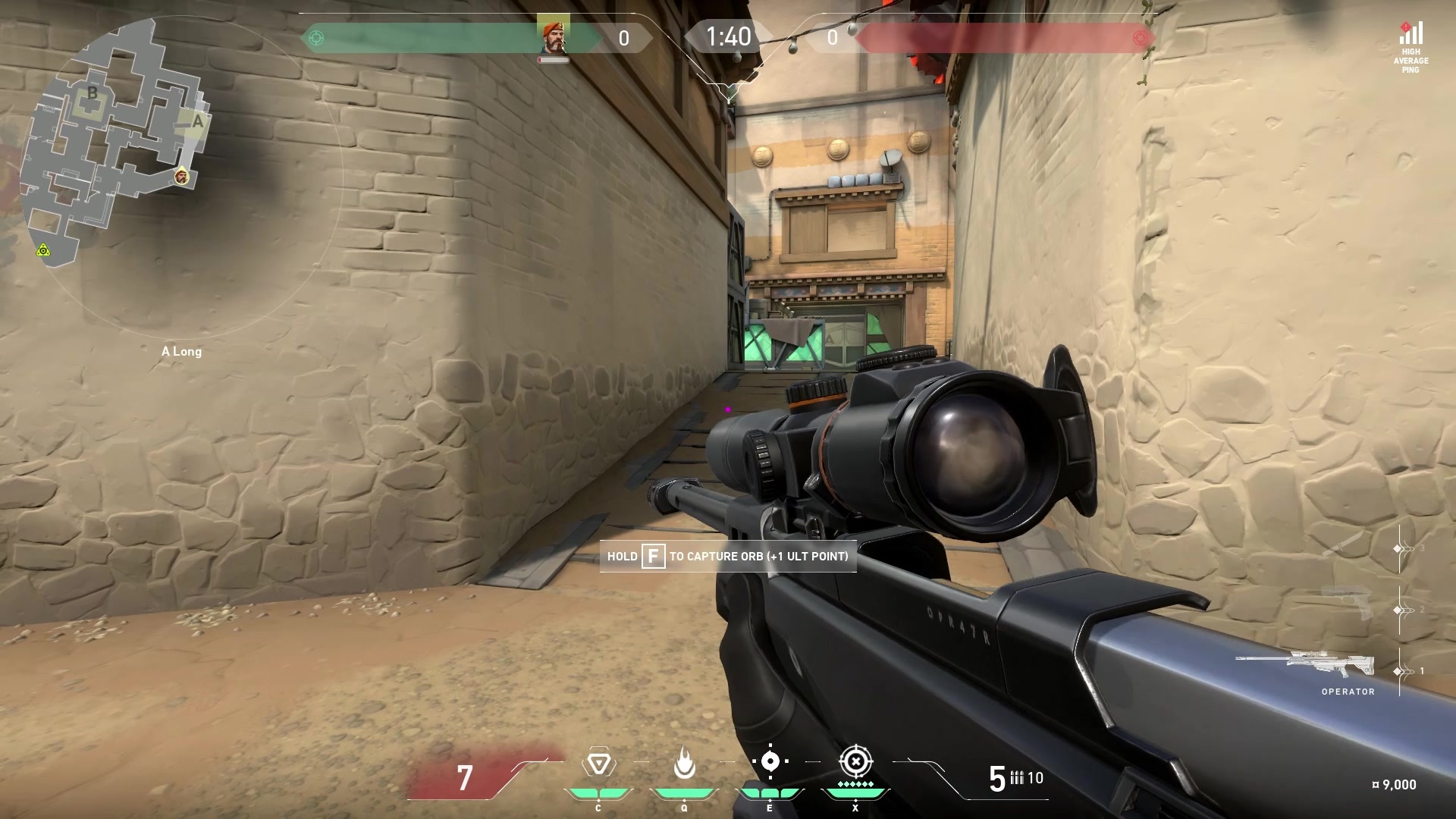Image resolution: width=1456 pixels, height=819 pixels.
Task: Click the high average ping indicator
Action: 1410,47
